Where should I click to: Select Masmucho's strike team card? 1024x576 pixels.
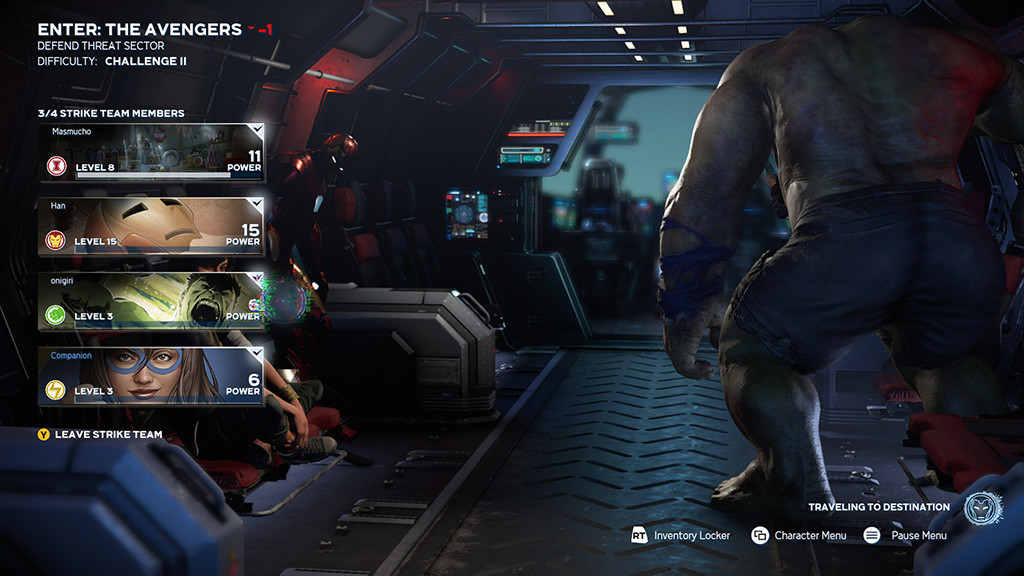point(151,152)
